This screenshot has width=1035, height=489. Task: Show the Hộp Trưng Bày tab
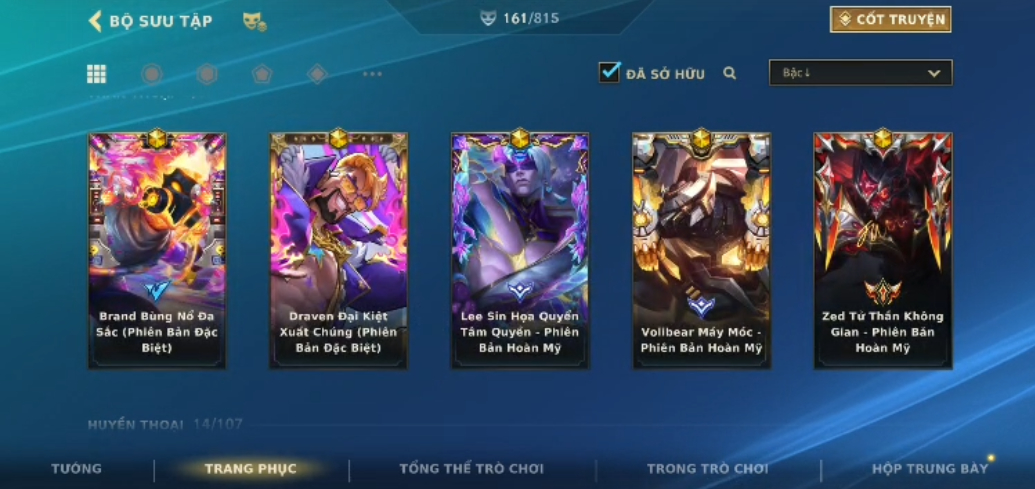click(x=929, y=469)
